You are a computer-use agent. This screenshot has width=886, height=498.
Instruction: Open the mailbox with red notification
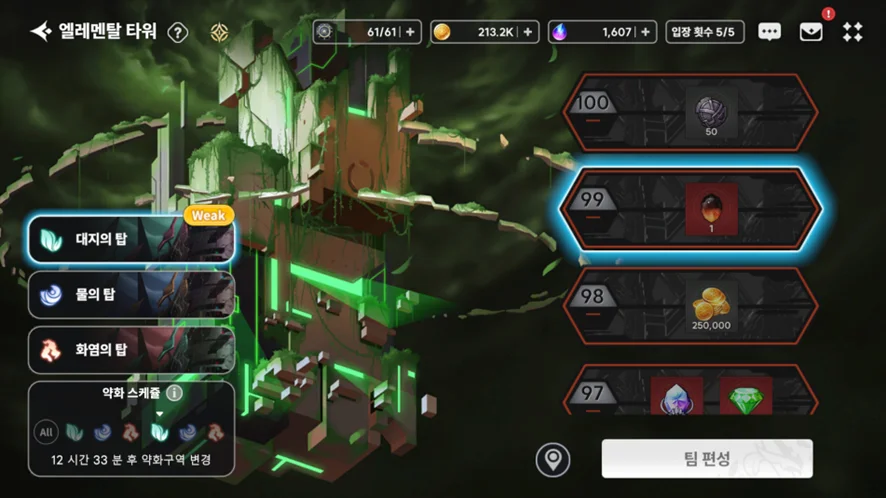(x=811, y=32)
